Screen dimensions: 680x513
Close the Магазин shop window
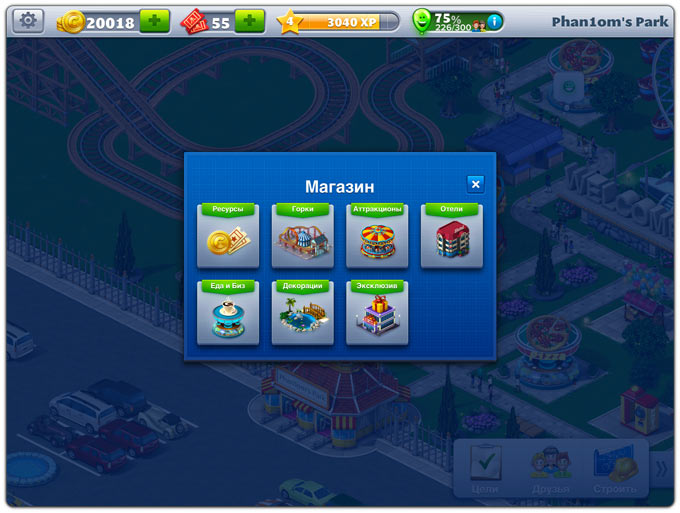tap(475, 183)
